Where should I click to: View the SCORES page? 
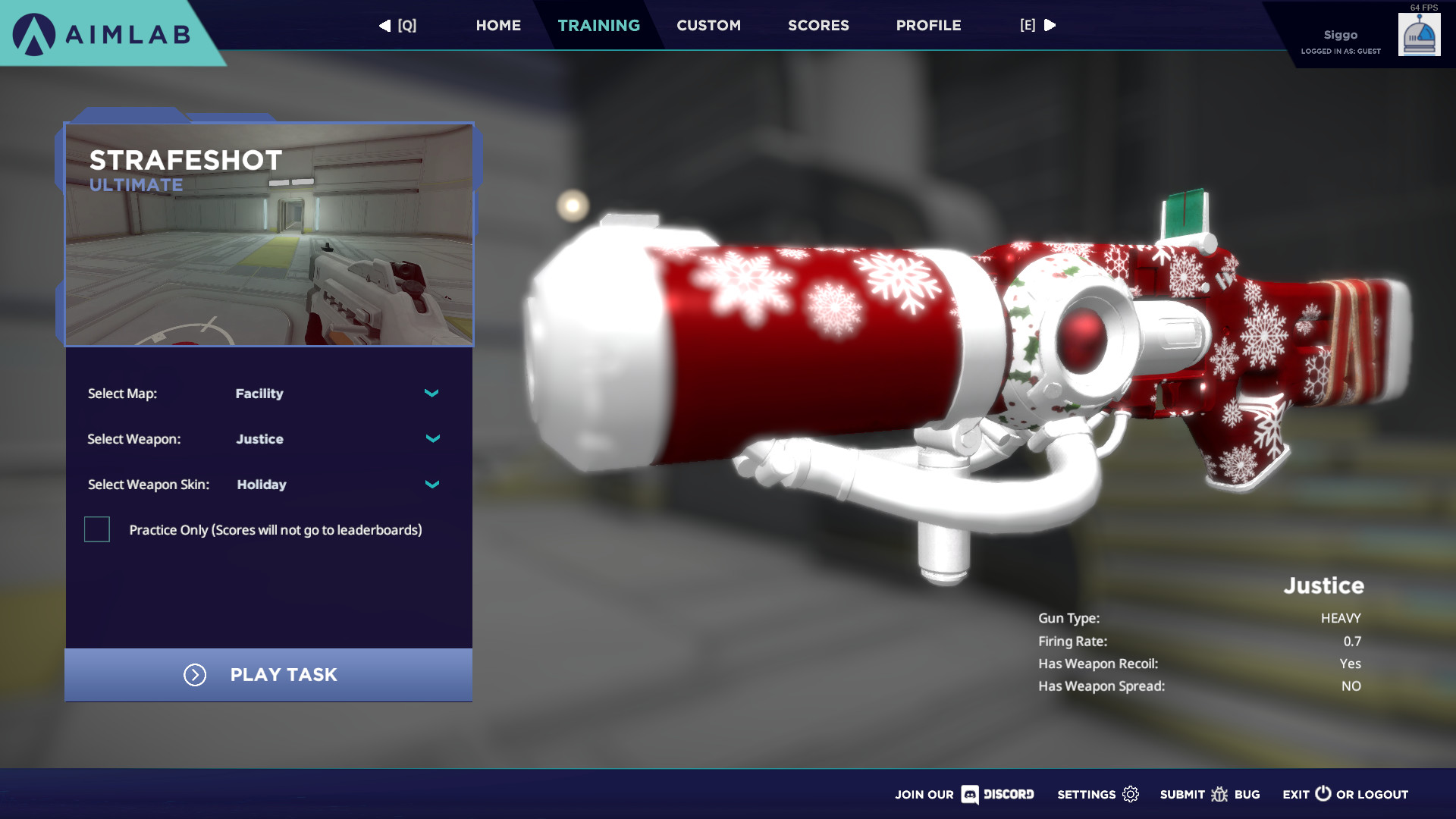818,25
